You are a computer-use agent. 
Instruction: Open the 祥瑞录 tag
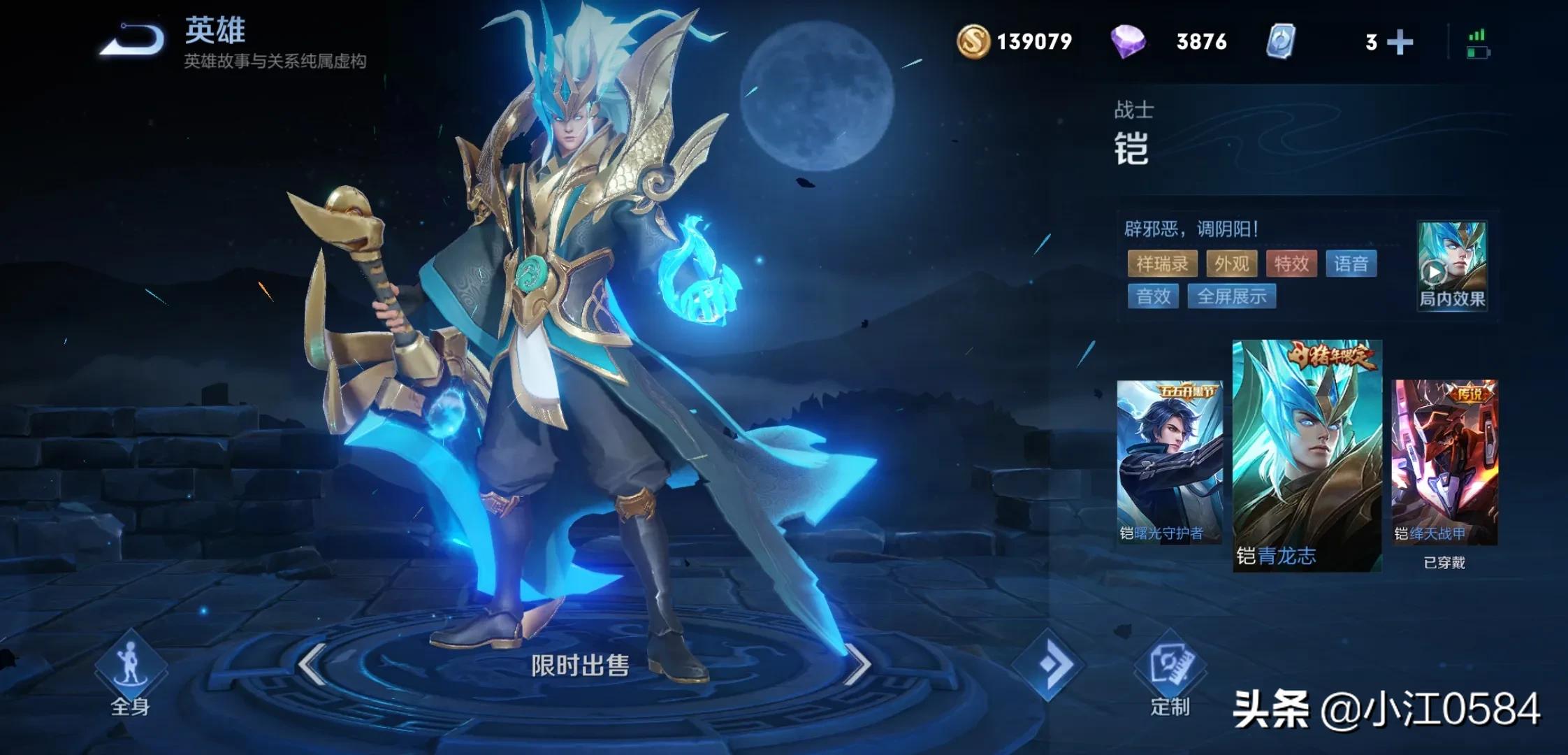pos(1162,264)
